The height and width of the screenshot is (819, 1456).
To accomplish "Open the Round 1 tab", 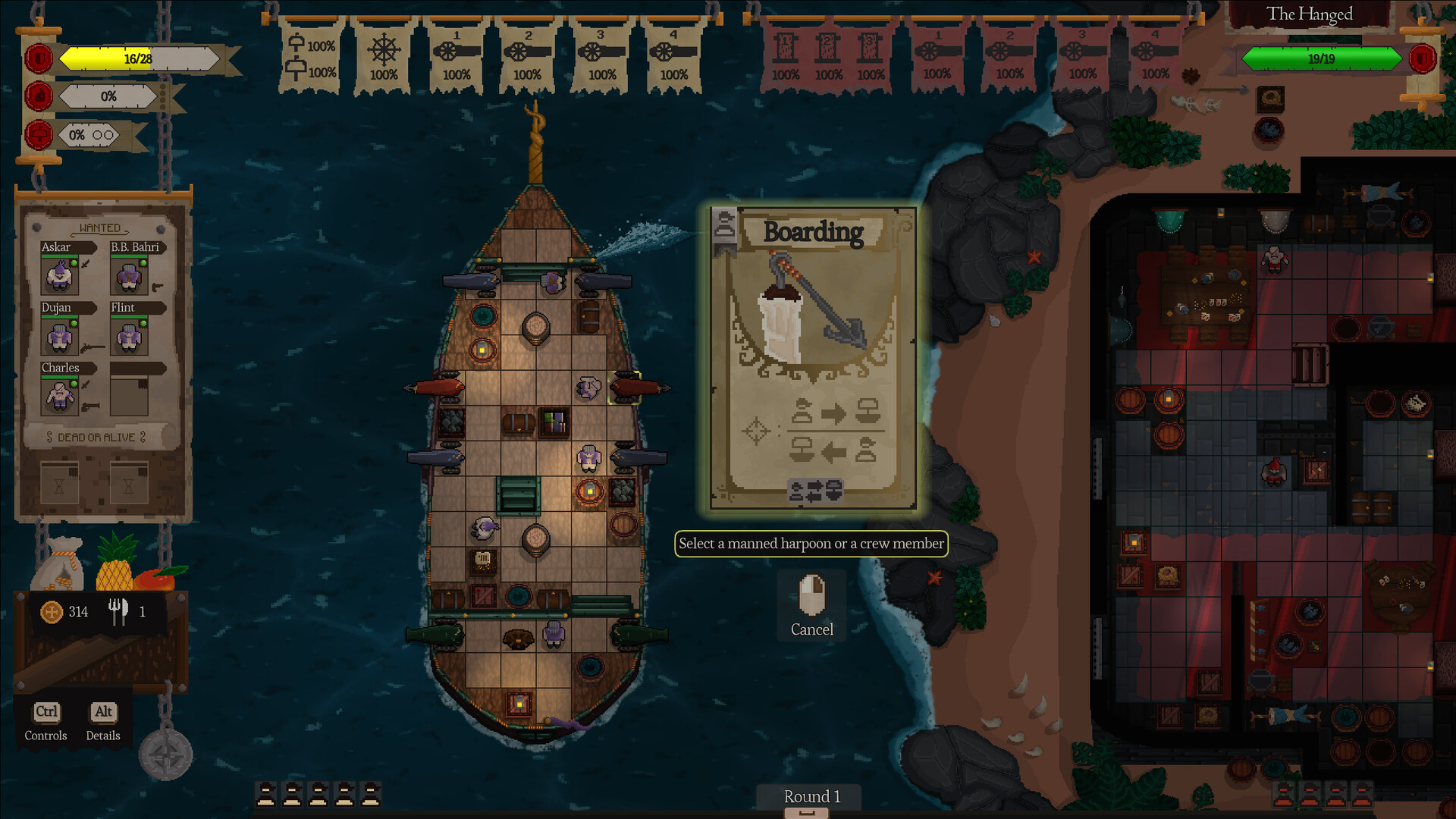I will pyautogui.click(x=811, y=797).
